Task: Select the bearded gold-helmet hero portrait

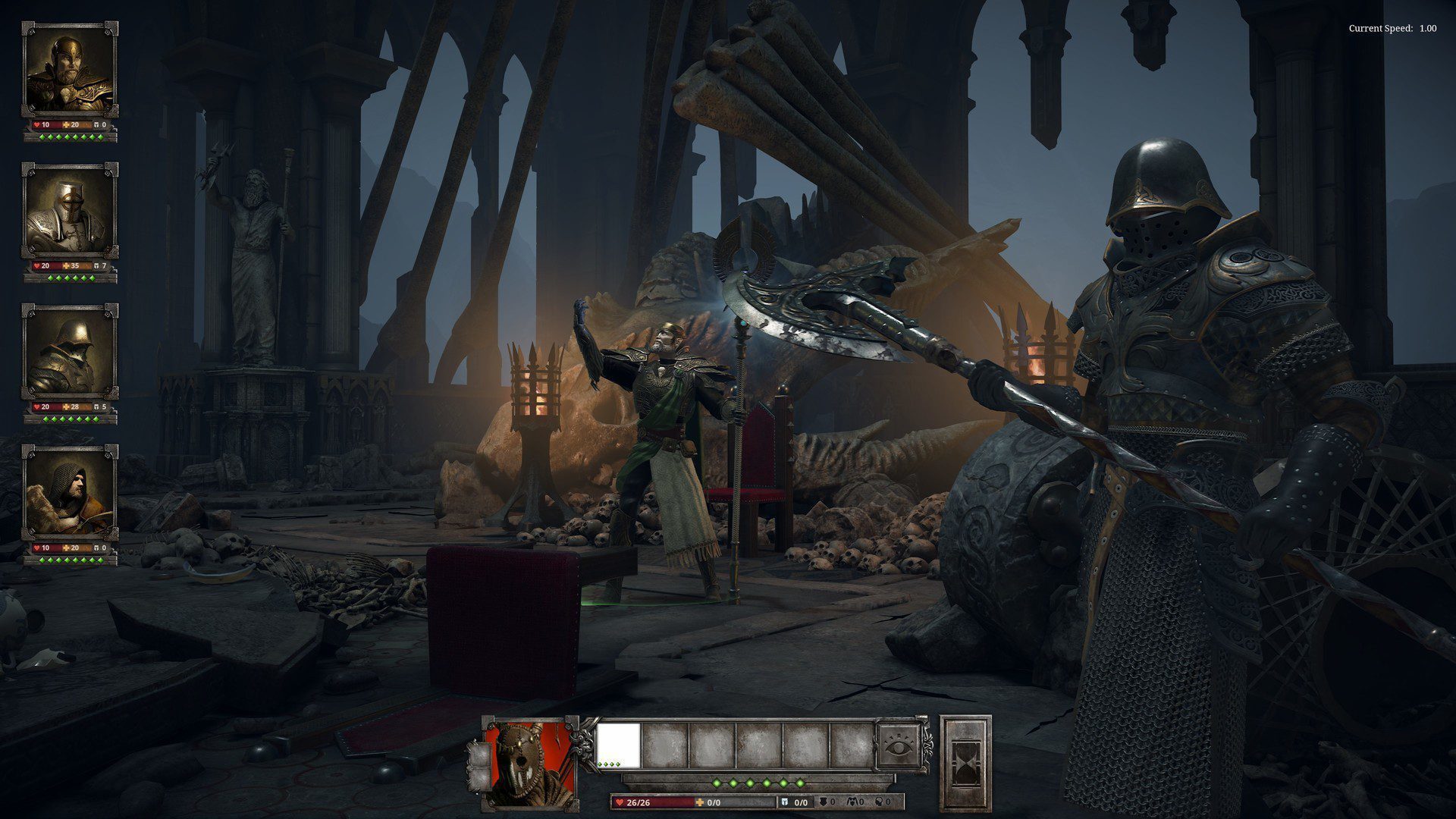Action: pyautogui.click(x=70, y=71)
